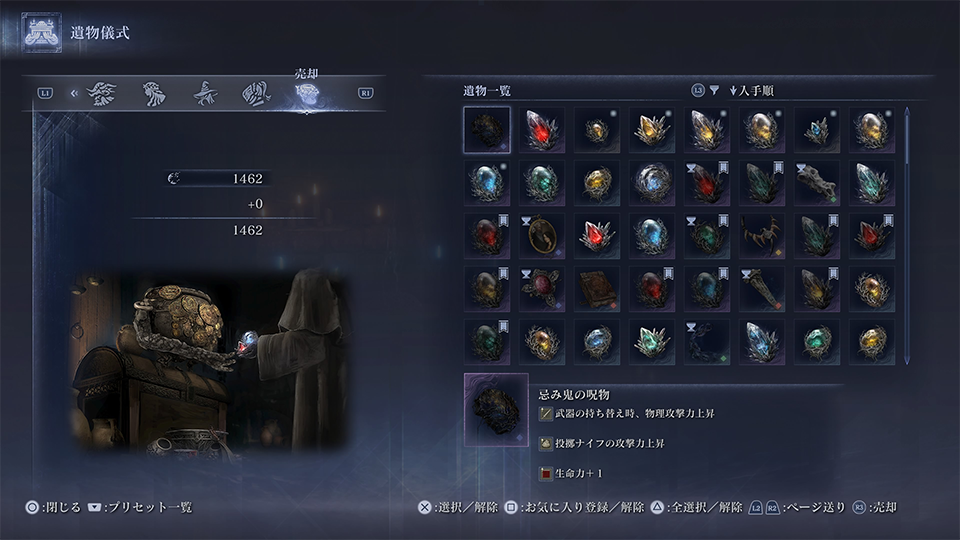Viewport: 960px width, 540px height.
Task: Choose the oval portrait locket relic
Action: click(541, 236)
